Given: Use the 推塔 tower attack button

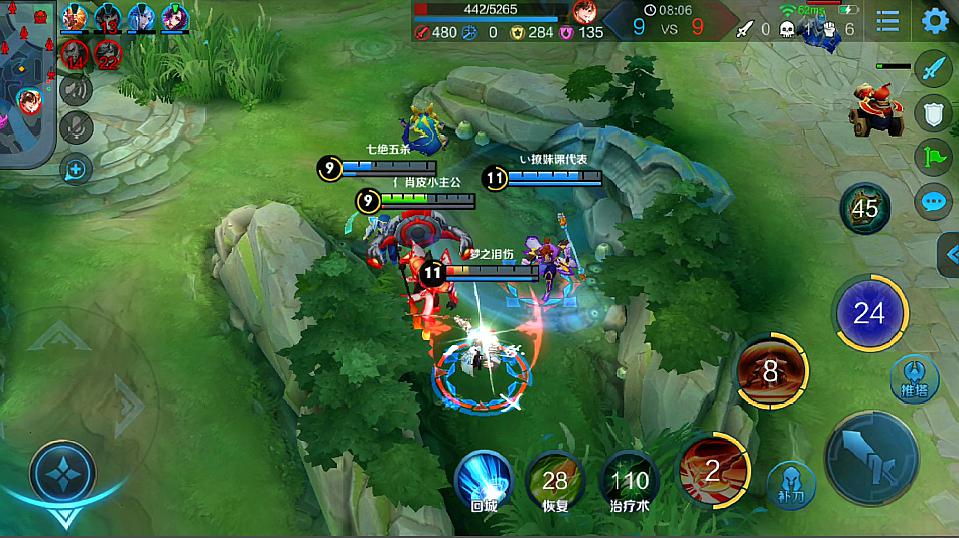Looking at the screenshot, I should (x=914, y=378).
